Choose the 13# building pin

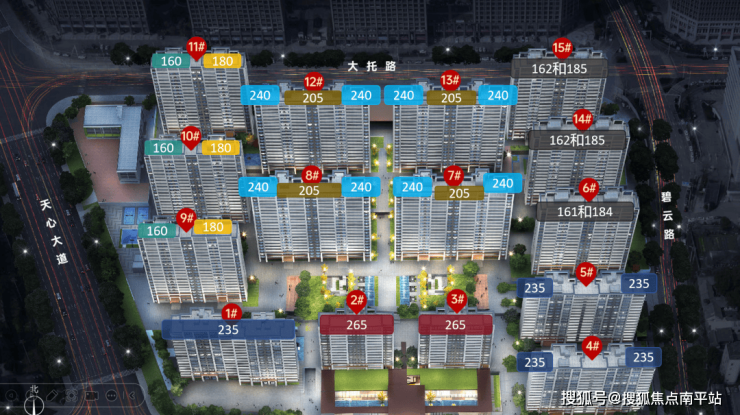[x=450, y=80]
